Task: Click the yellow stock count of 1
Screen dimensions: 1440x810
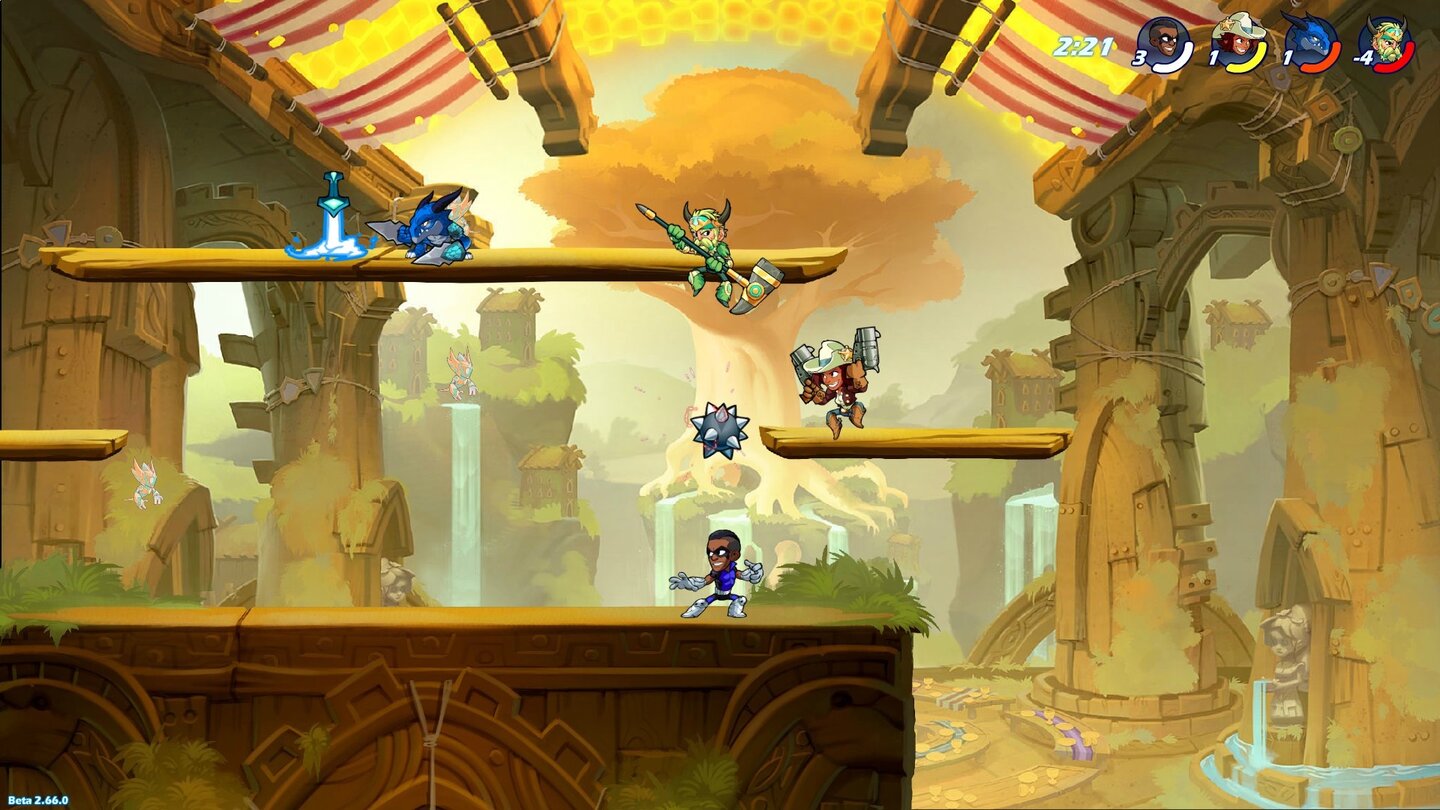Action: tap(1211, 57)
